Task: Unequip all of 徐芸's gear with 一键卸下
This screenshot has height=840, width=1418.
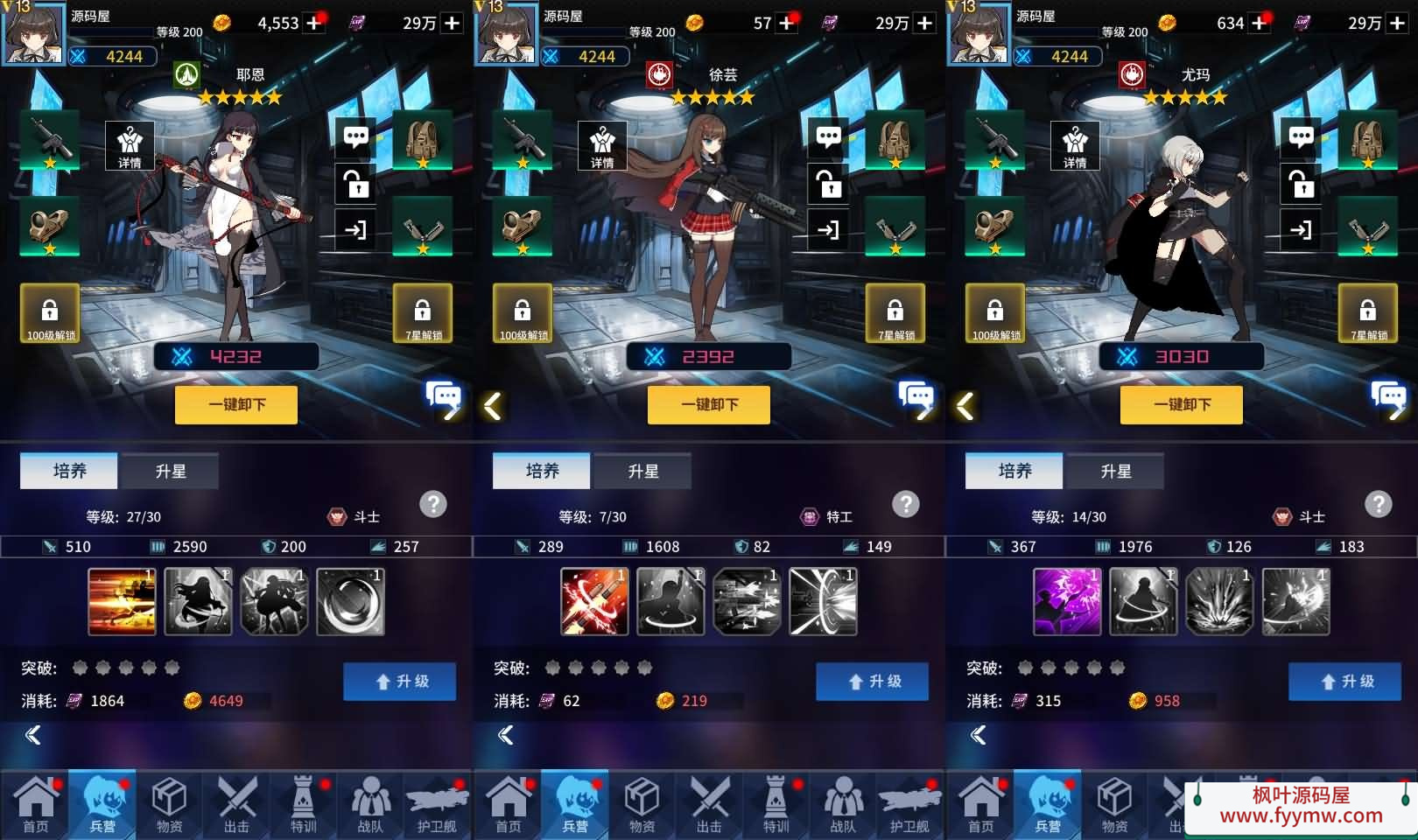Action: click(x=709, y=405)
